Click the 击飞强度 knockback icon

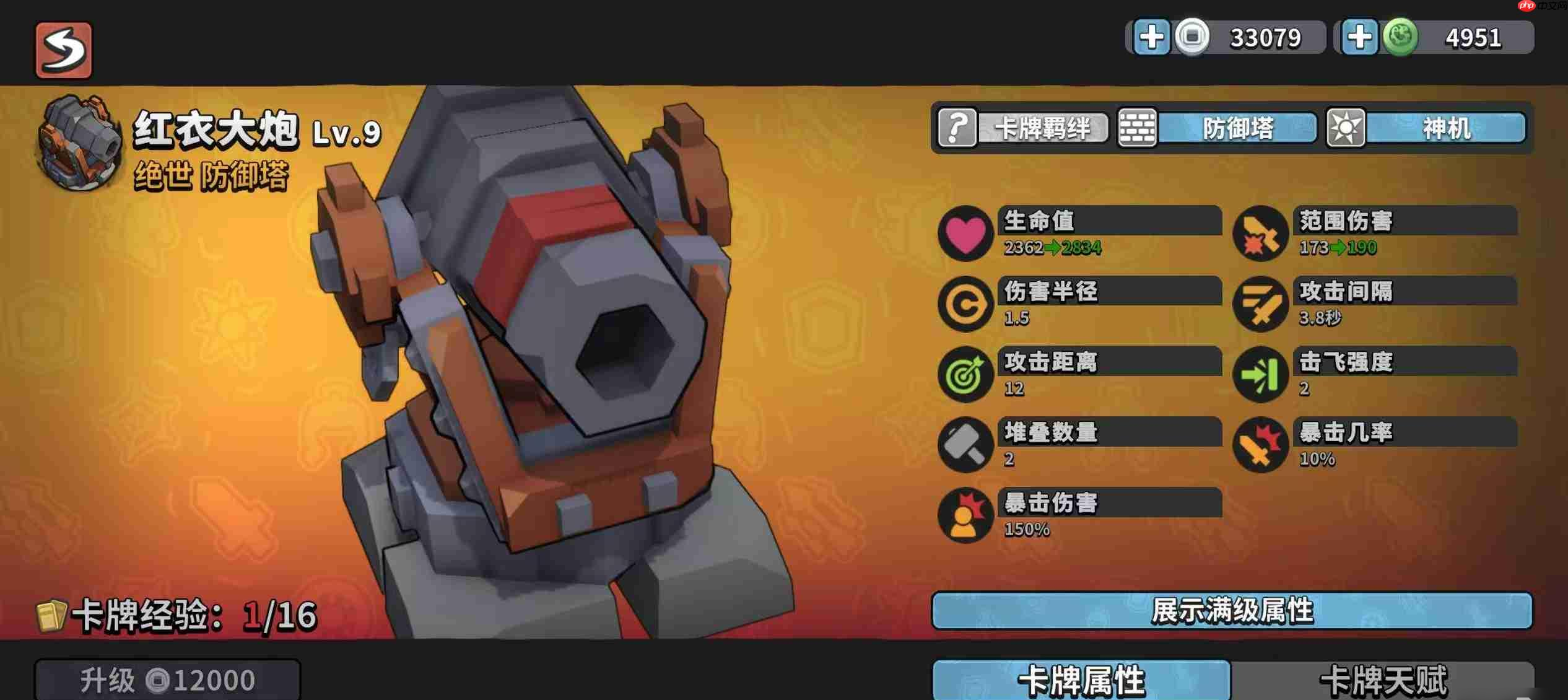pyautogui.click(x=1260, y=374)
